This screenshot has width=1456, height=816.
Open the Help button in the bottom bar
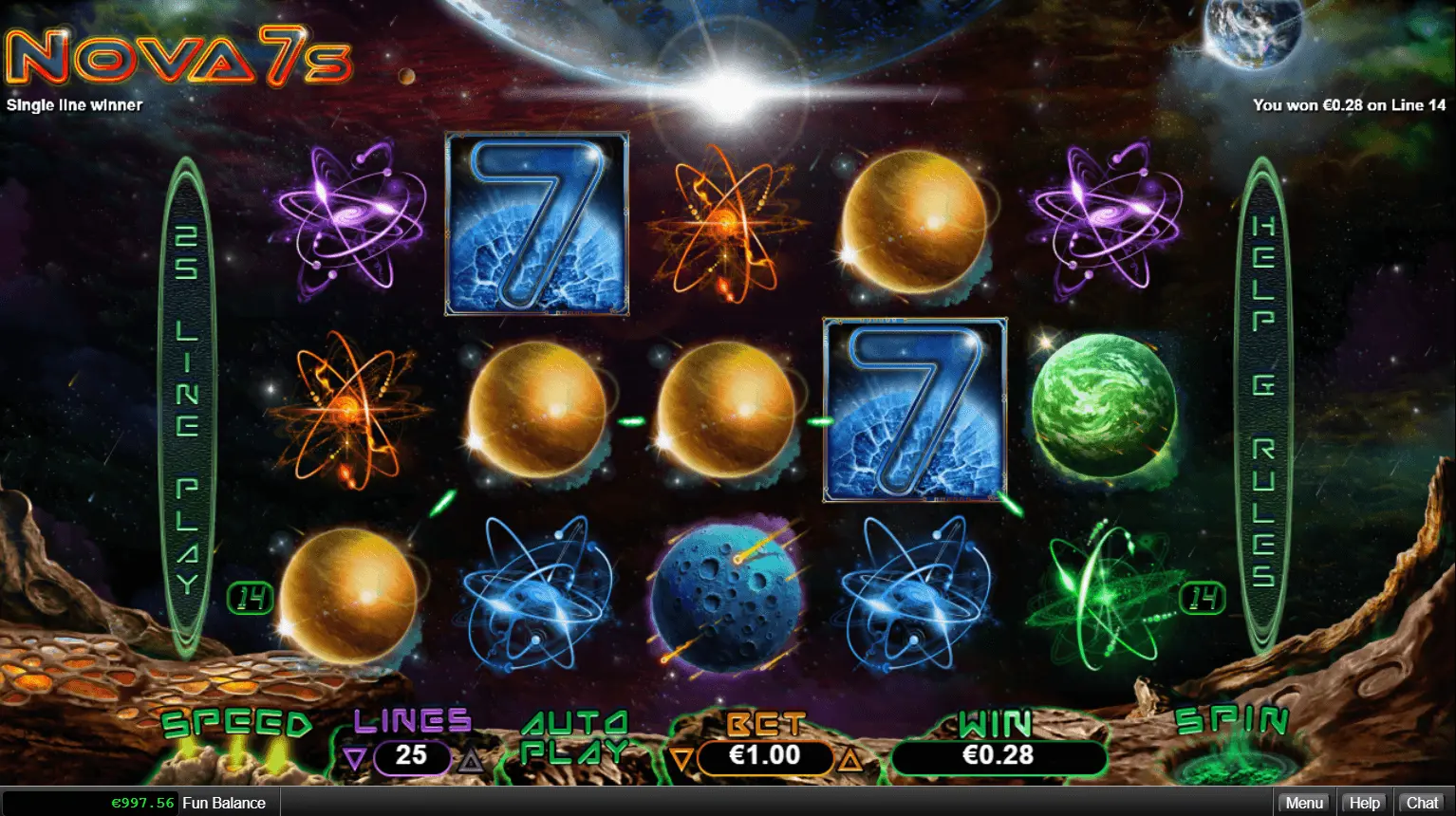click(x=1364, y=803)
